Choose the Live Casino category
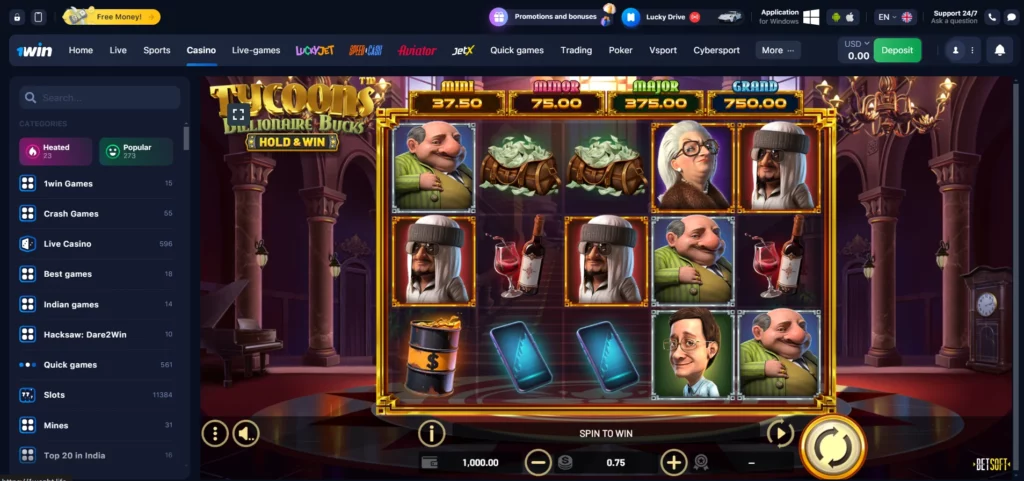The height and width of the screenshot is (481, 1024). [x=67, y=244]
